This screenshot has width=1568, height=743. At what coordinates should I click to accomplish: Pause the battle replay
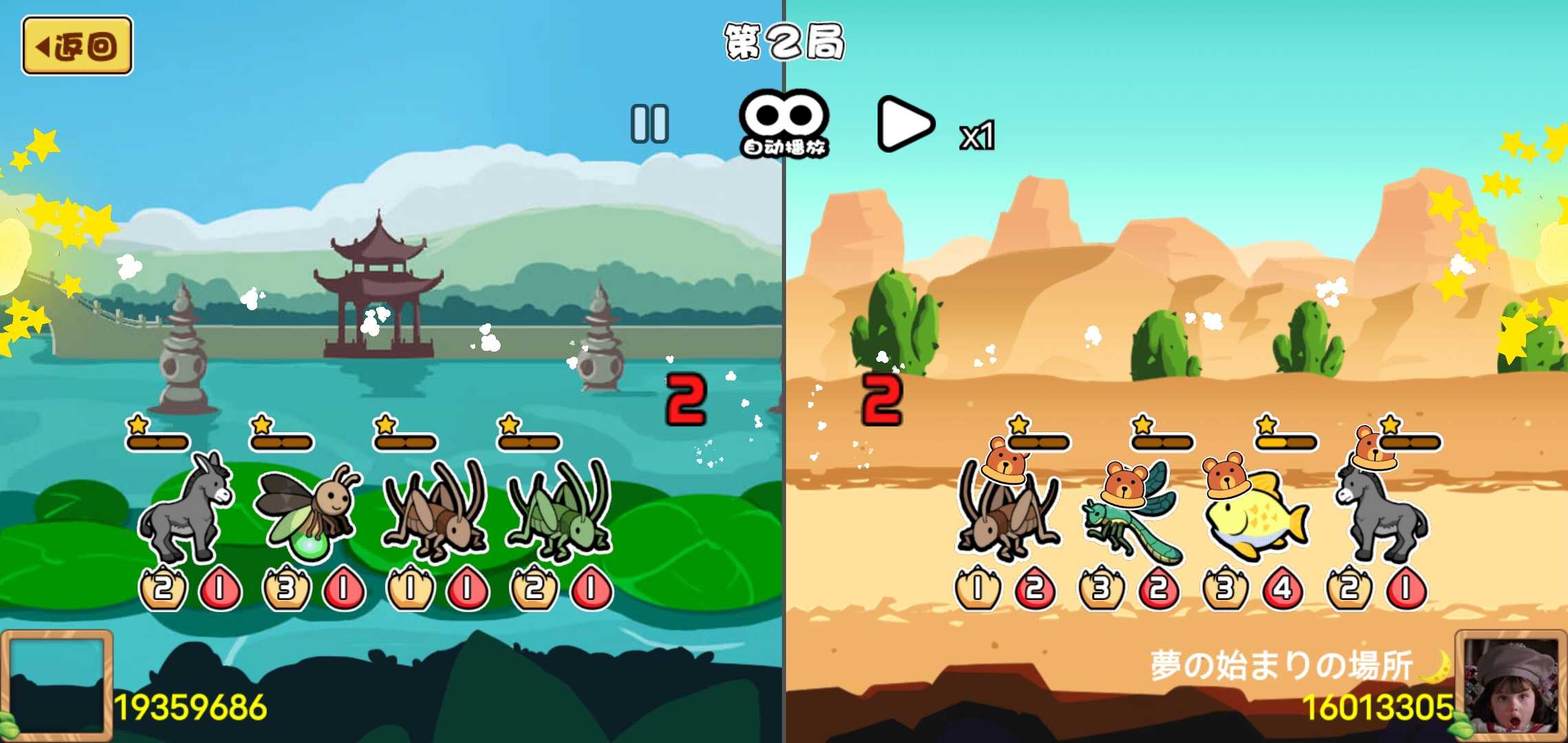click(x=649, y=124)
